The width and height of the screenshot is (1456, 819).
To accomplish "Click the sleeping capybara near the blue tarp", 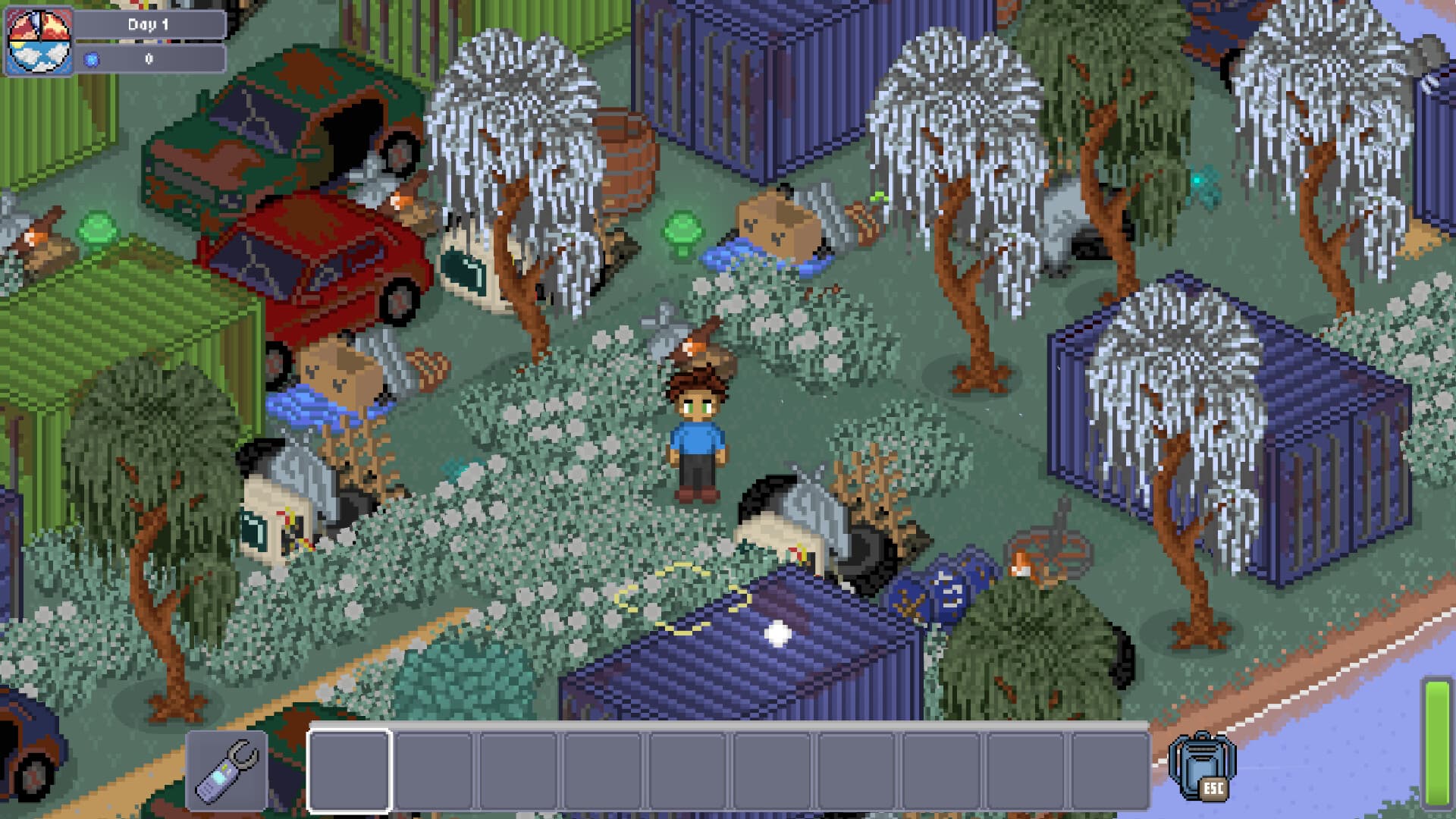I will click(x=773, y=227).
